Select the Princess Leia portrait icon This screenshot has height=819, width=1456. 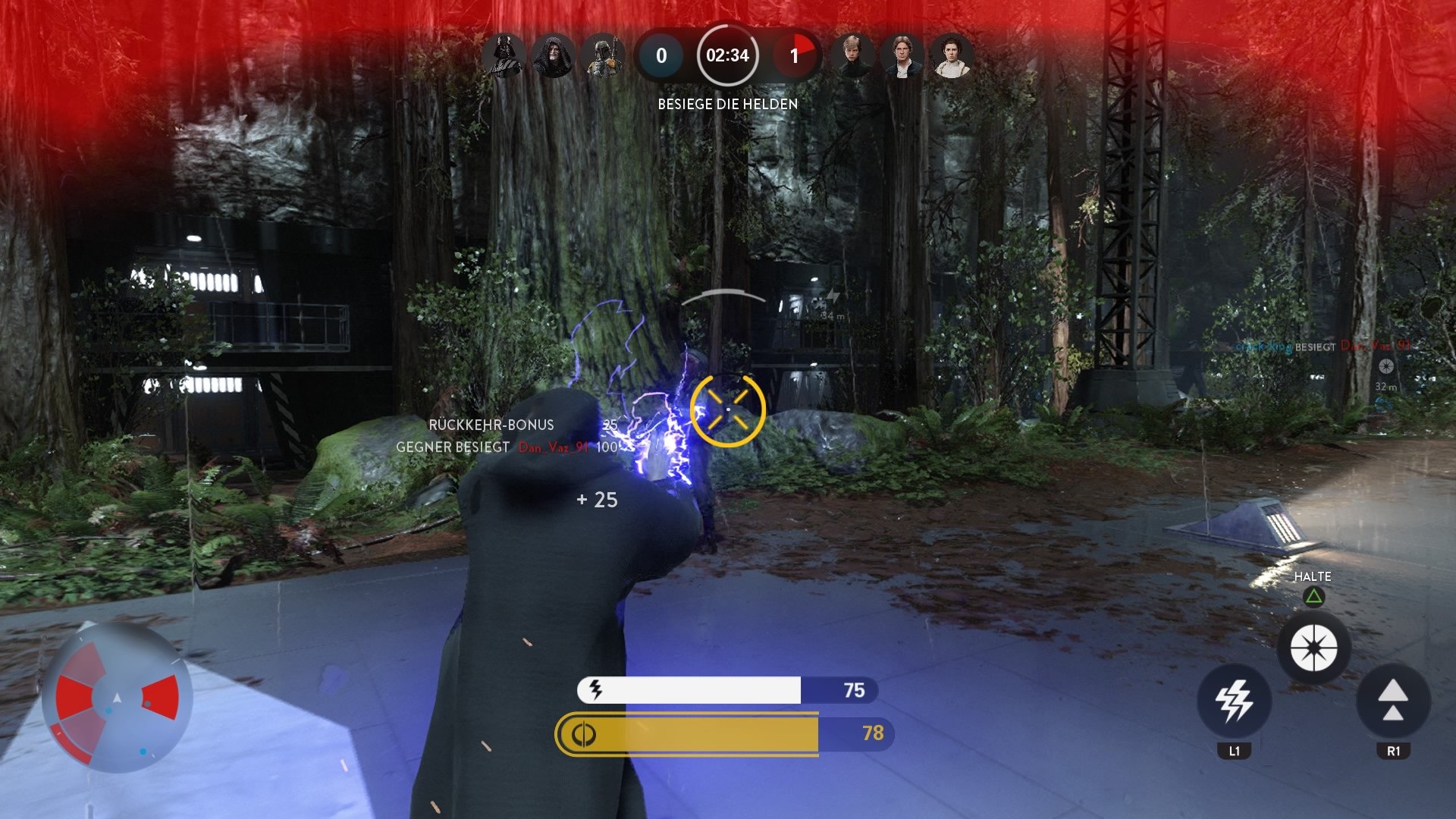tap(952, 54)
